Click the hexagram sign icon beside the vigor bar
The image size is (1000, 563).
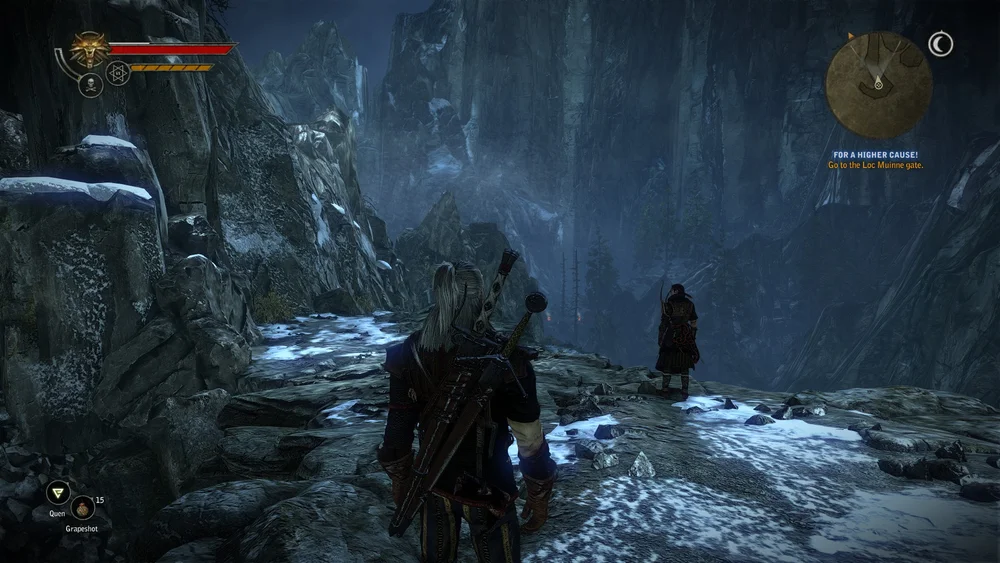(118, 73)
